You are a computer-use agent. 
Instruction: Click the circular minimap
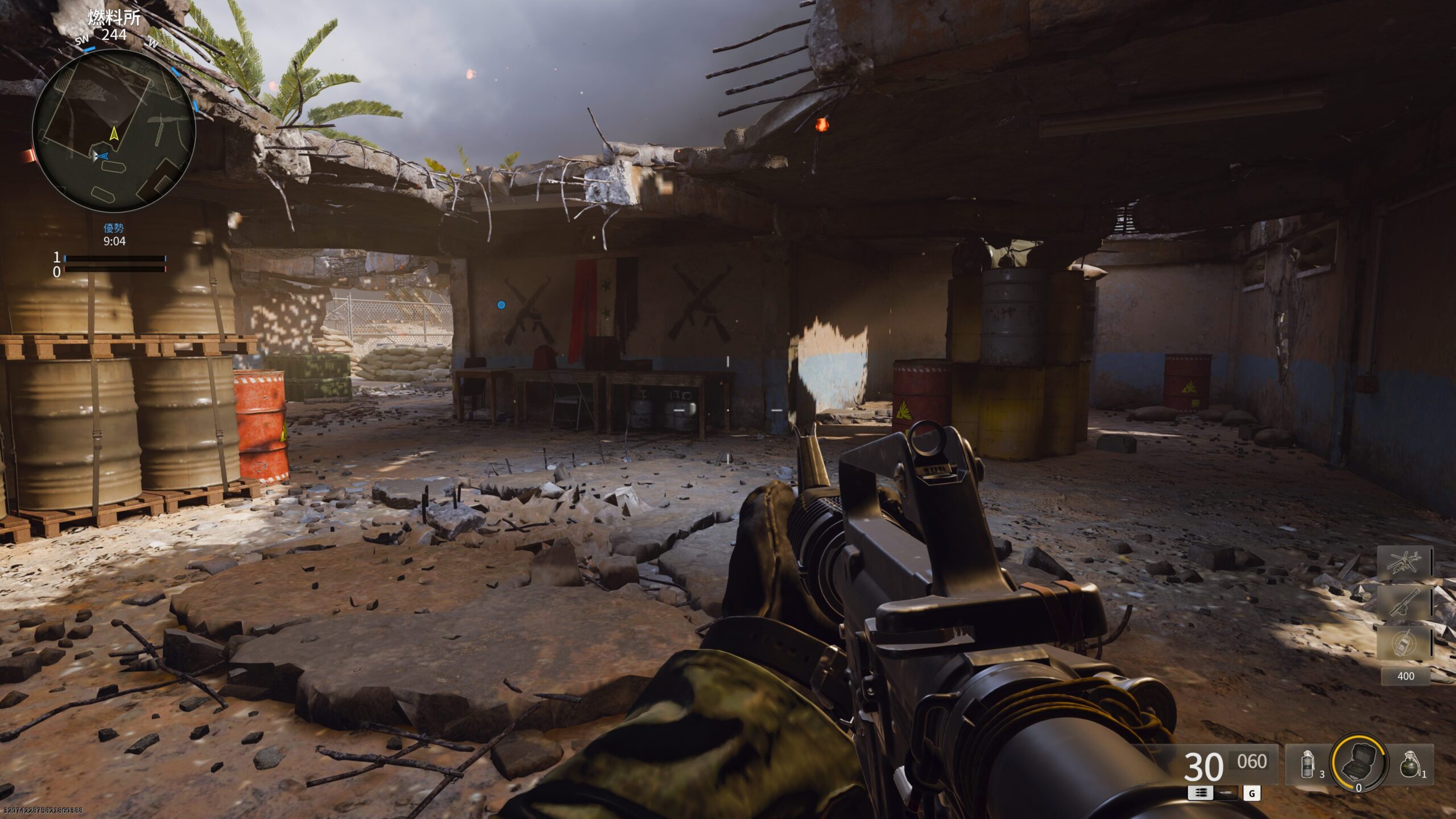(114, 131)
